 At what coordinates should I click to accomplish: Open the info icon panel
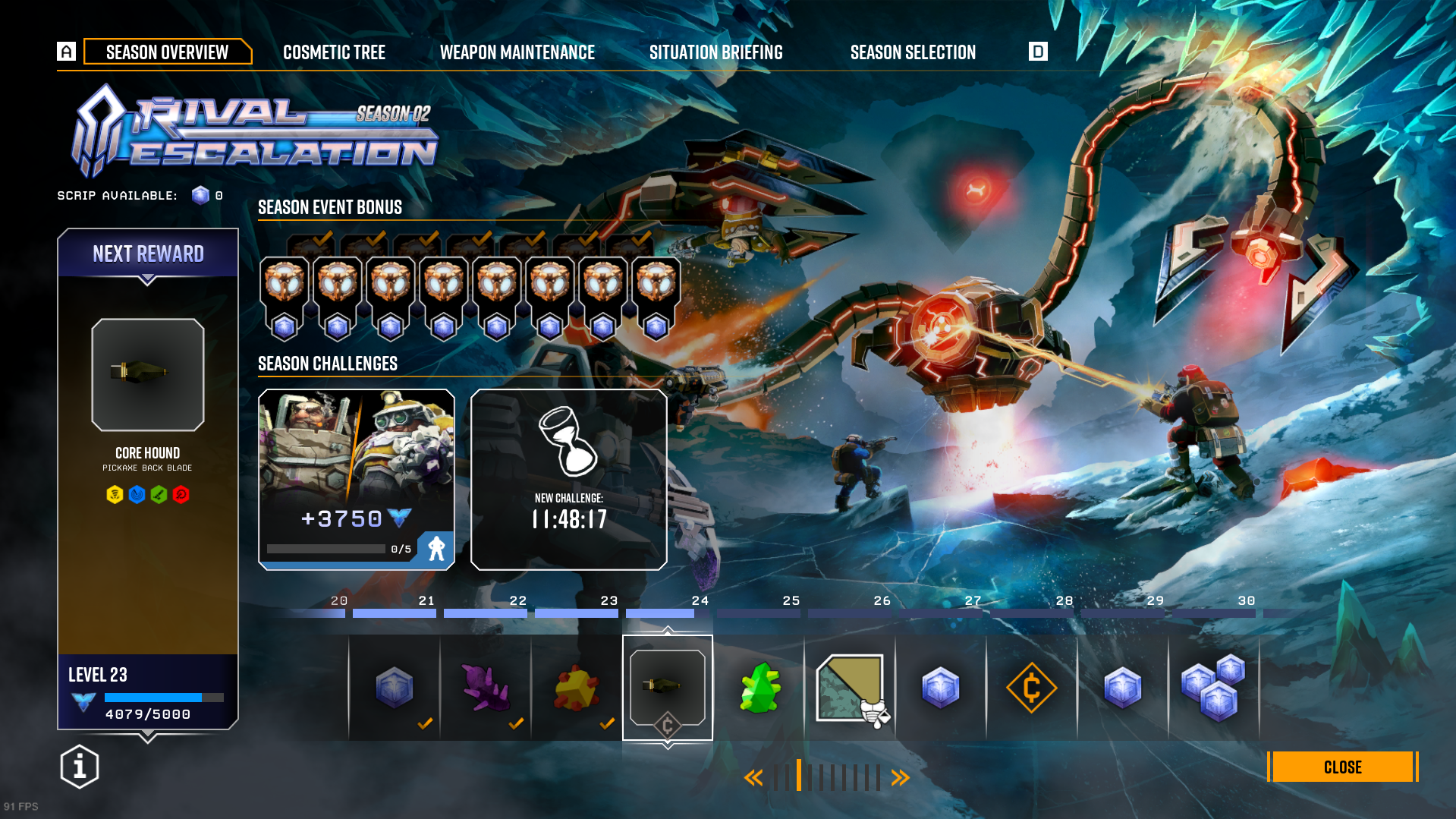pyautogui.click(x=80, y=767)
